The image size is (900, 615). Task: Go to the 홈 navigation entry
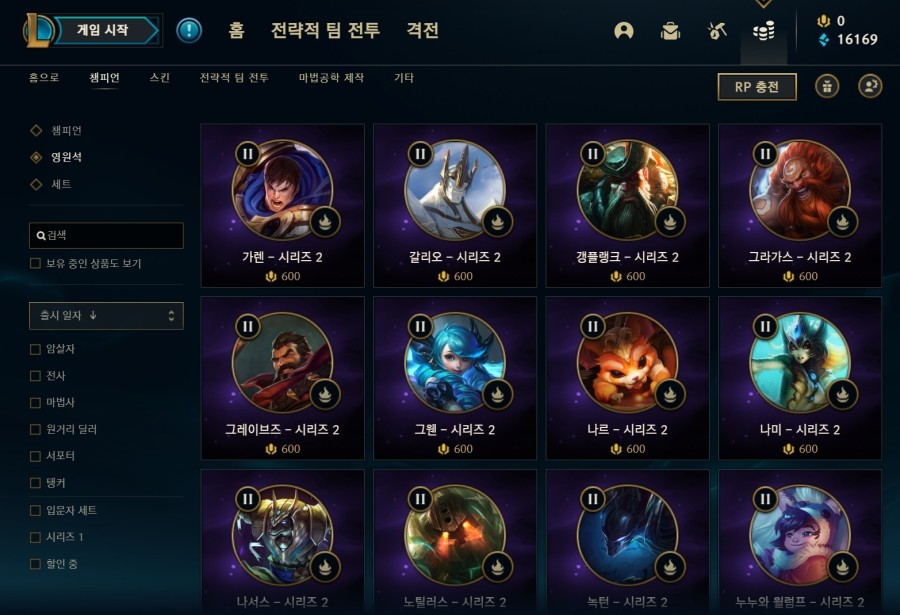click(236, 30)
